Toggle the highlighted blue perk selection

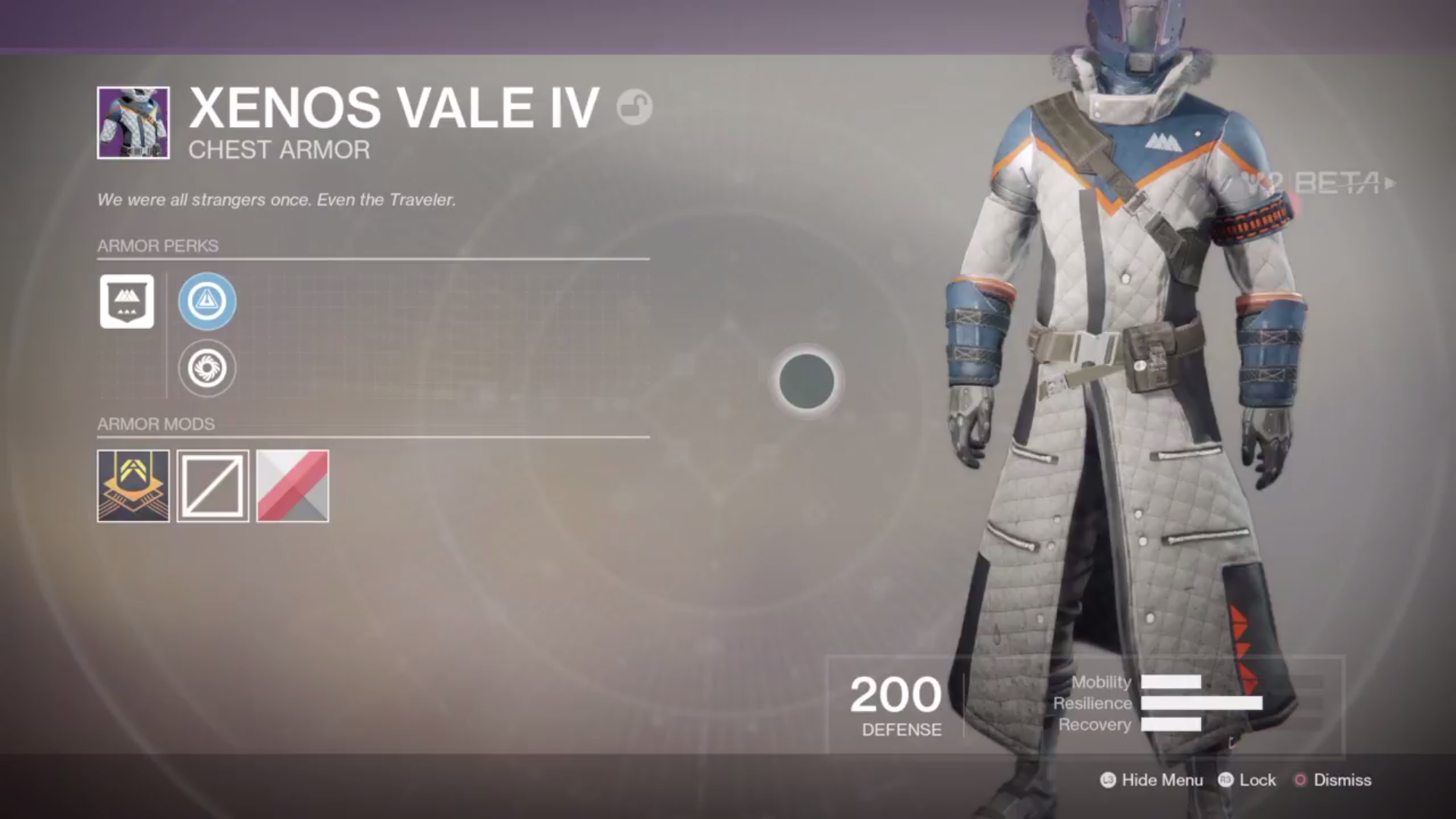tap(207, 301)
